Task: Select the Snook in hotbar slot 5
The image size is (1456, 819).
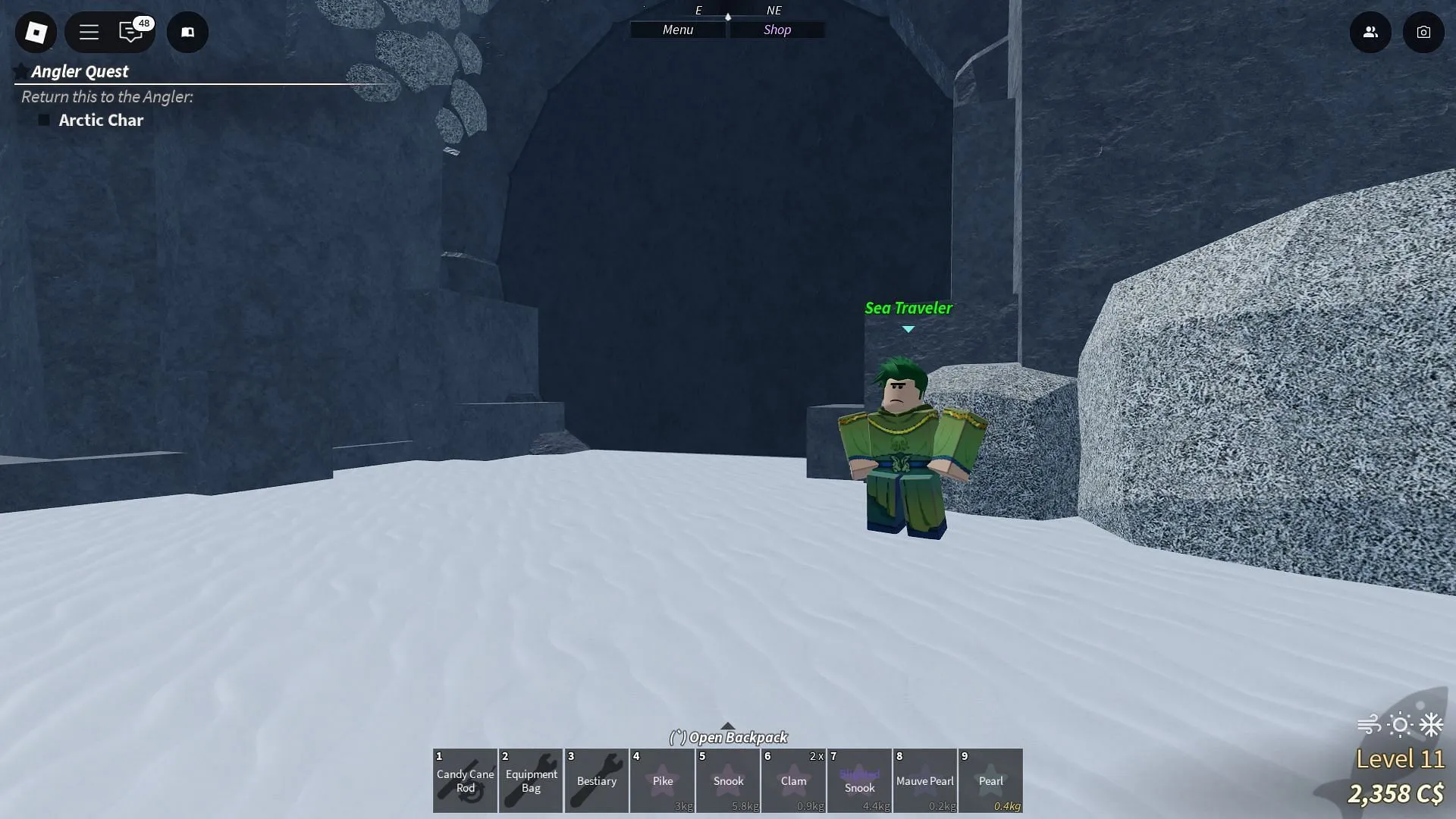Action: tap(728, 780)
